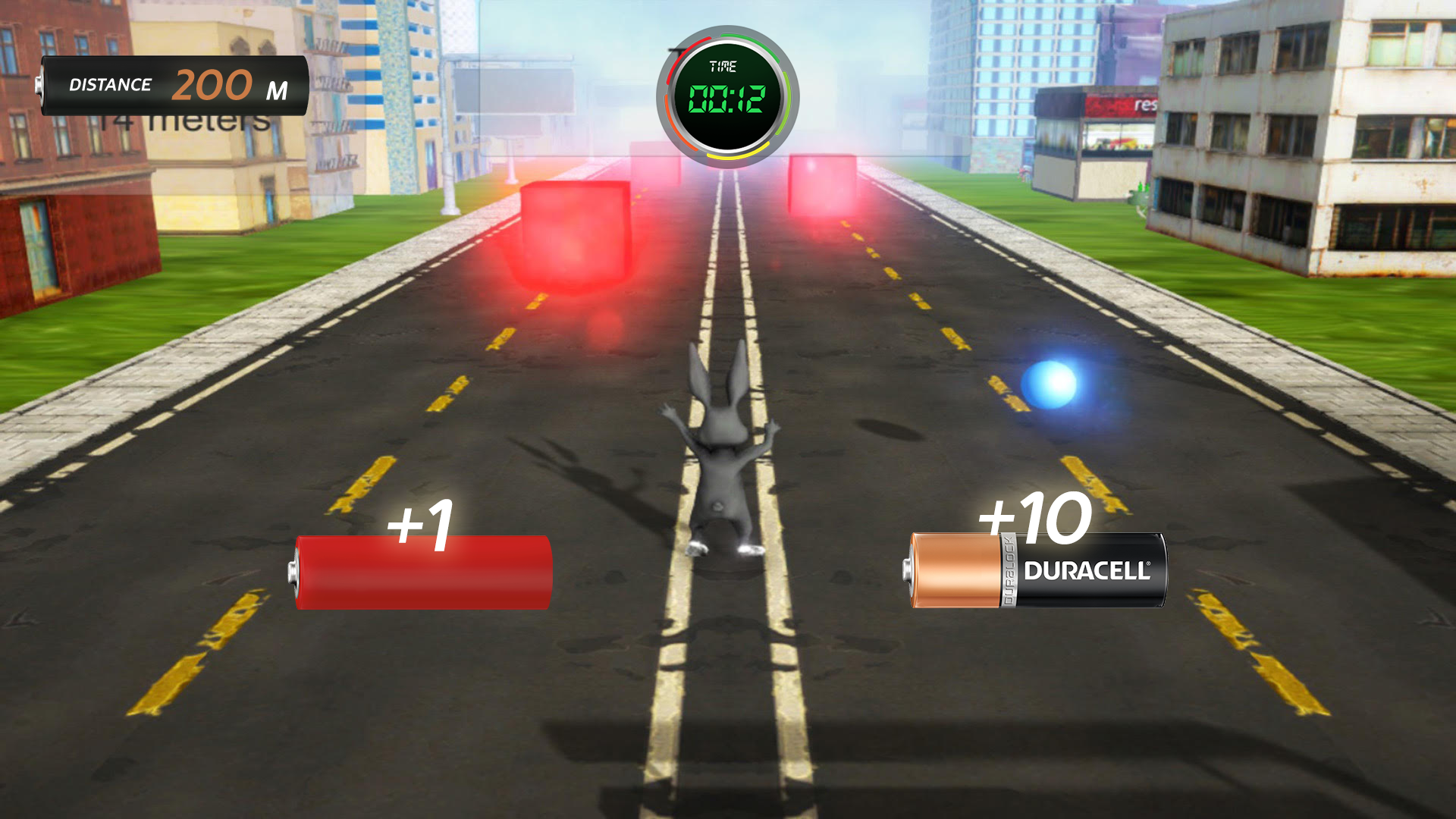Image resolution: width=1456 pixels, height=819 pixels.
Task: Choose the red +1 battery
Action: coord(422,573)
